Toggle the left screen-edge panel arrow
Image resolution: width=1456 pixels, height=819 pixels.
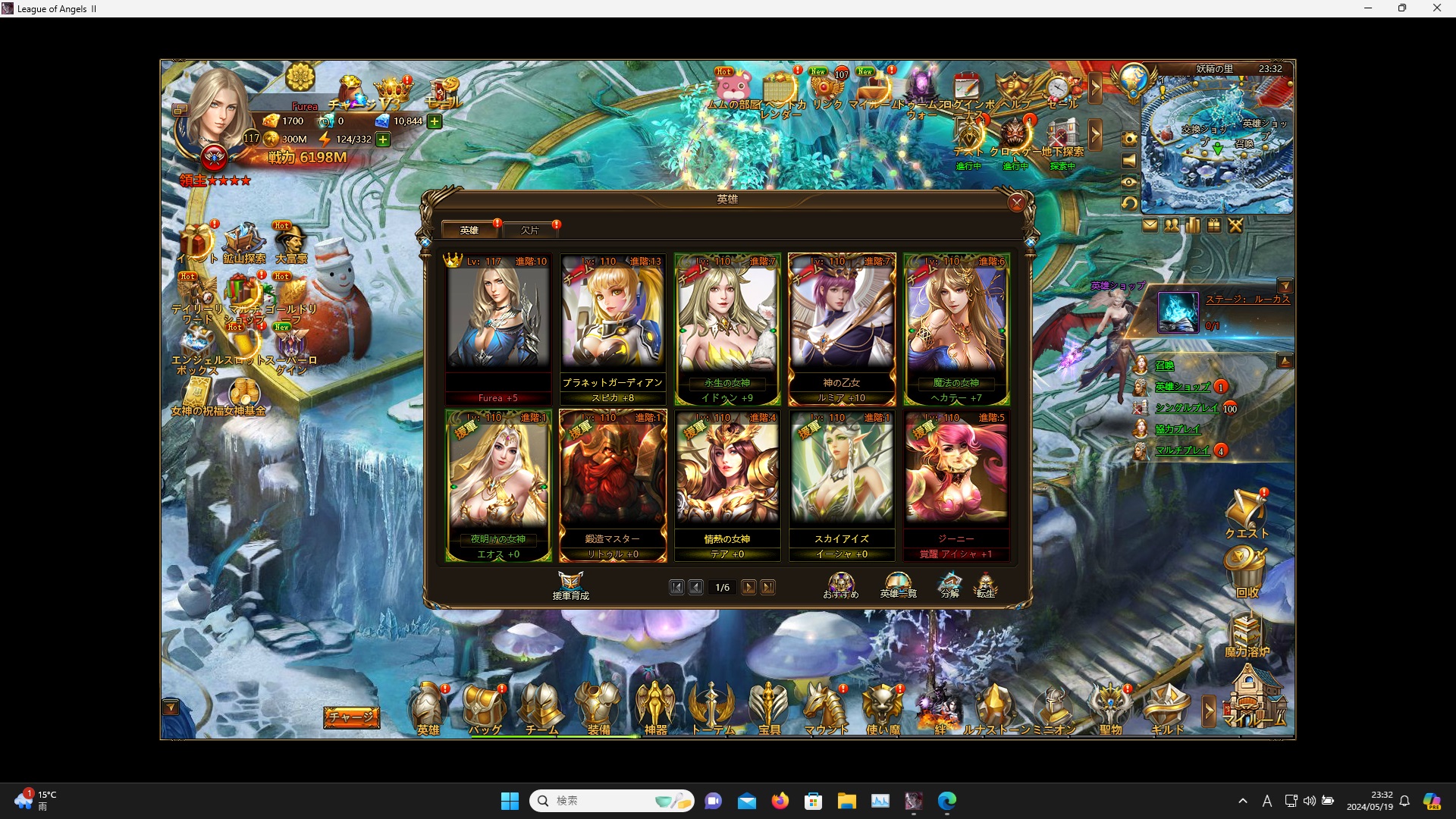(170, 706)
